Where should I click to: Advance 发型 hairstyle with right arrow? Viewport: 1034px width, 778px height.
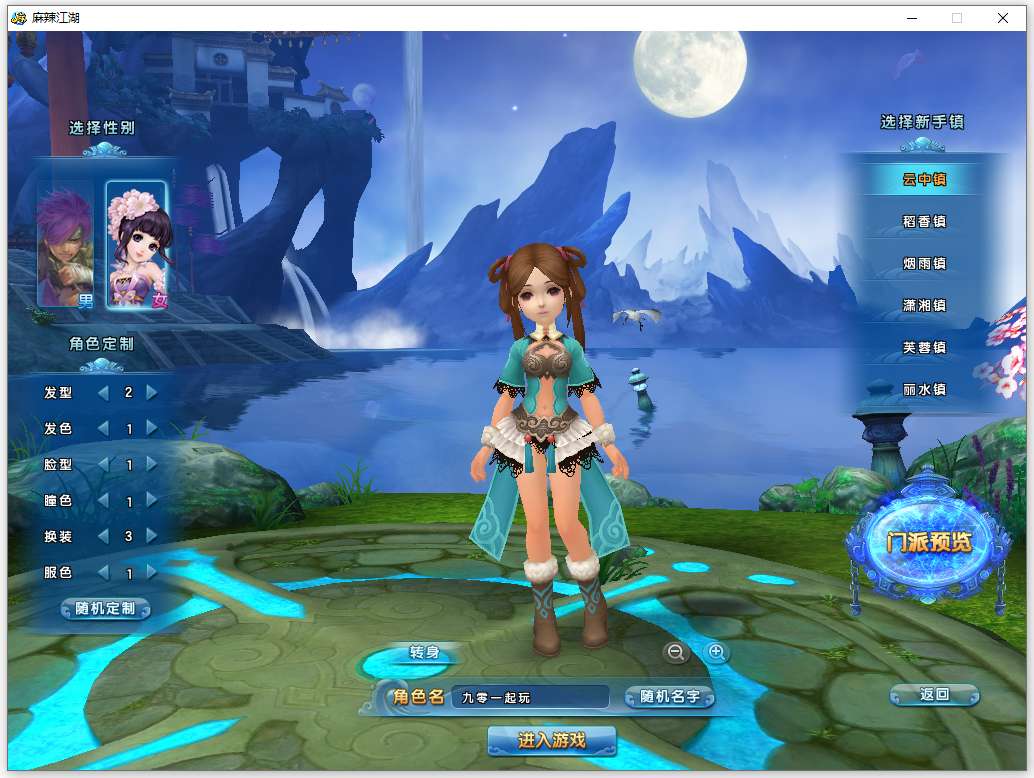152,393
